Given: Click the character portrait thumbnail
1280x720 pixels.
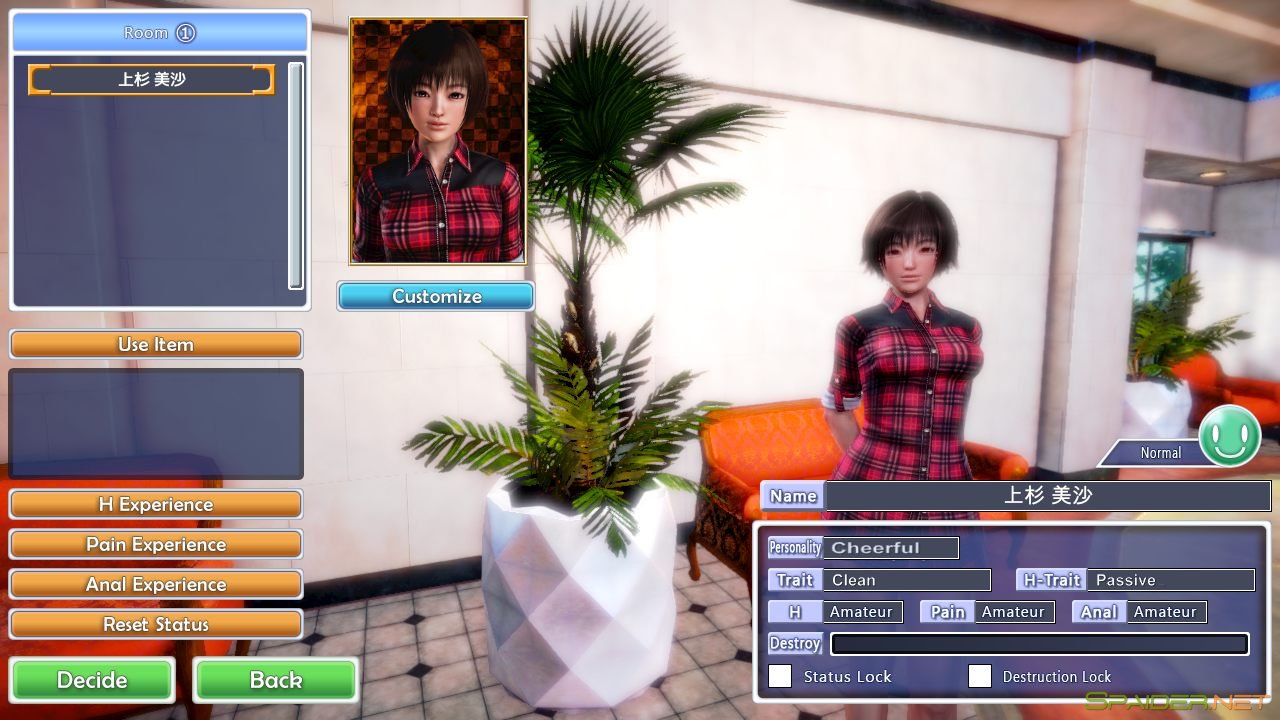Looking at the screenshot, I should click(x=435, y=140).
